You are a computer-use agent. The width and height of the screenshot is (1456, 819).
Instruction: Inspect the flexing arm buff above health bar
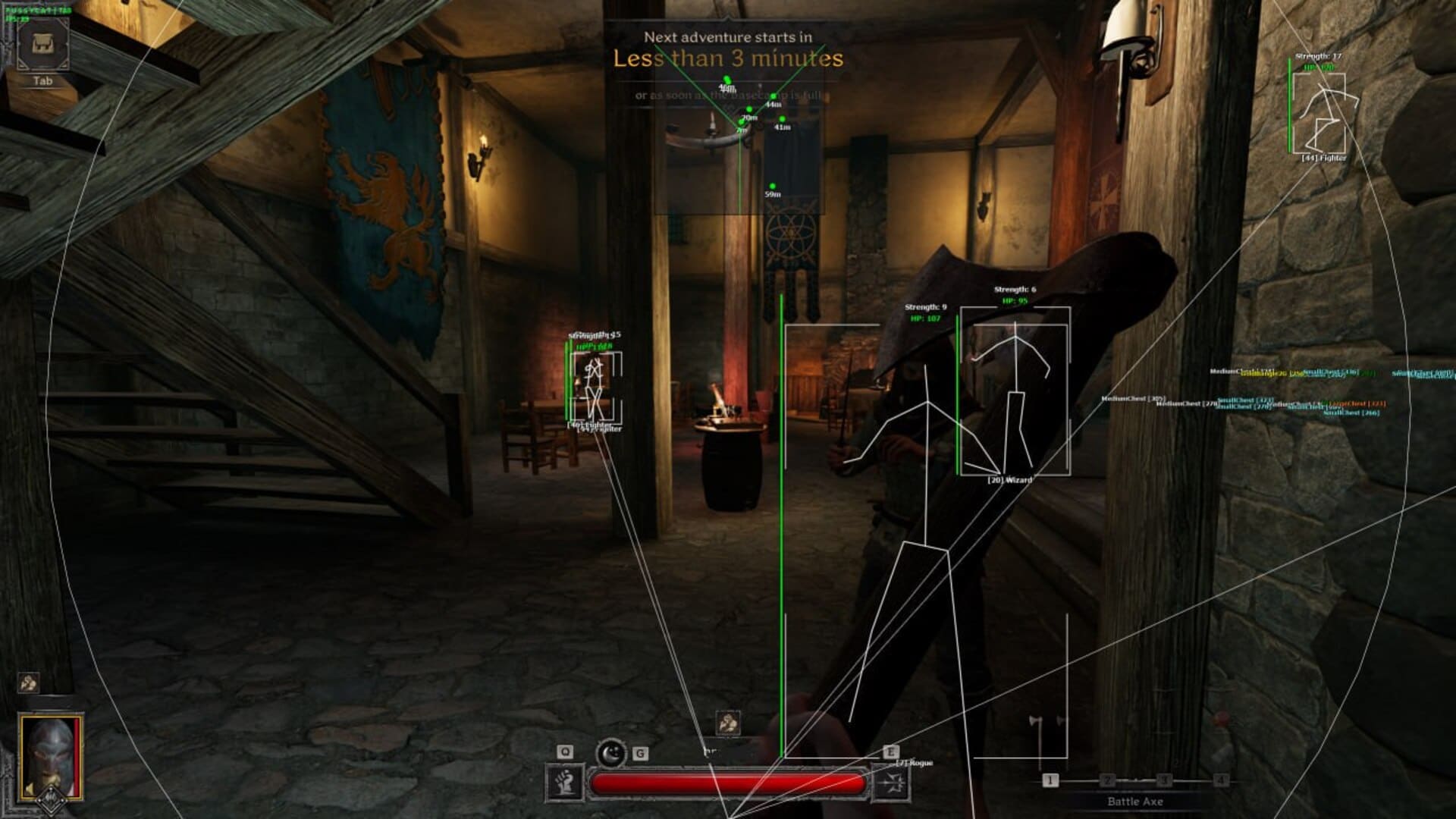click(x=728, y=723)
